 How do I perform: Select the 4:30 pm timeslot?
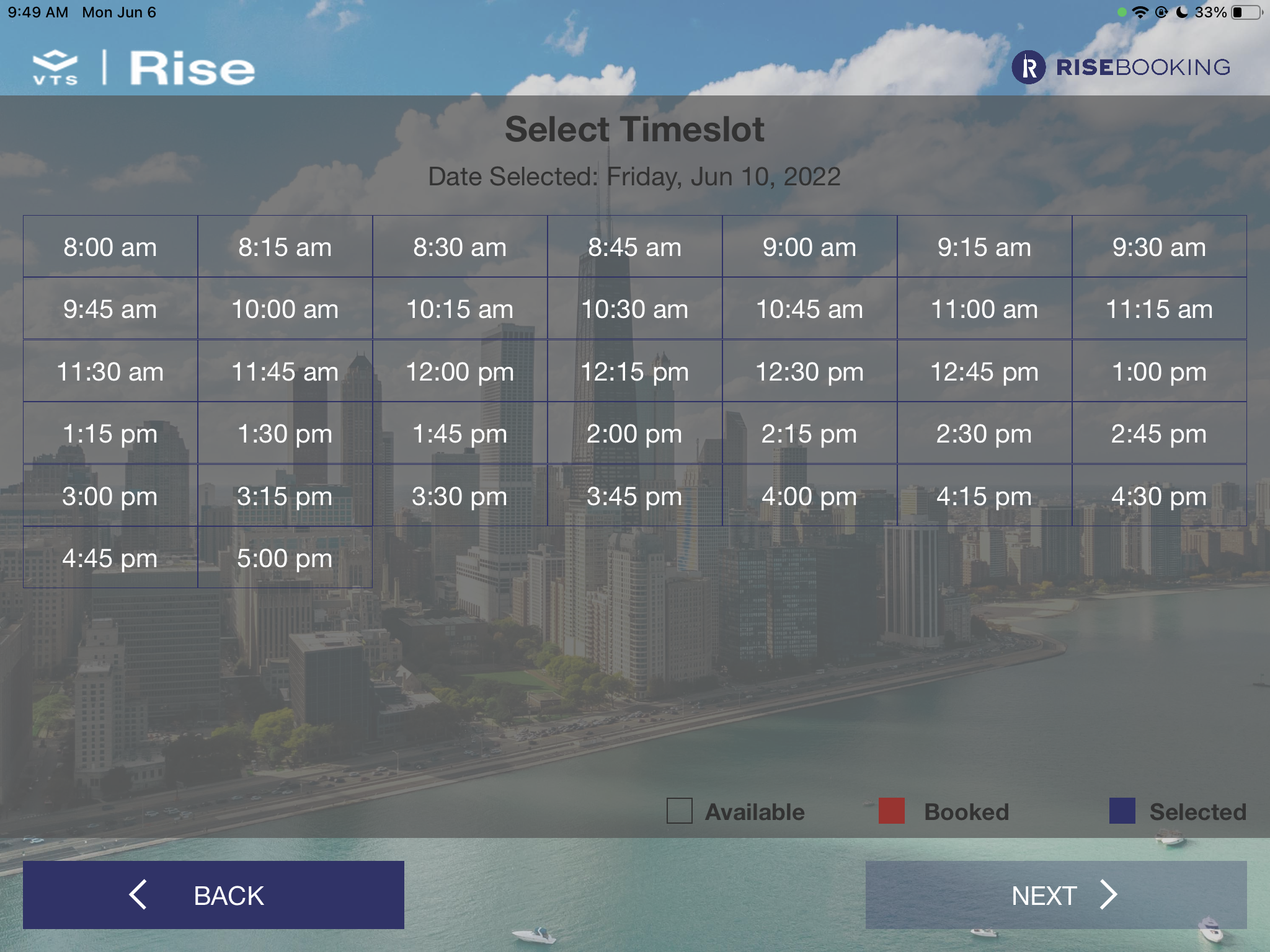pos(1159,496)
